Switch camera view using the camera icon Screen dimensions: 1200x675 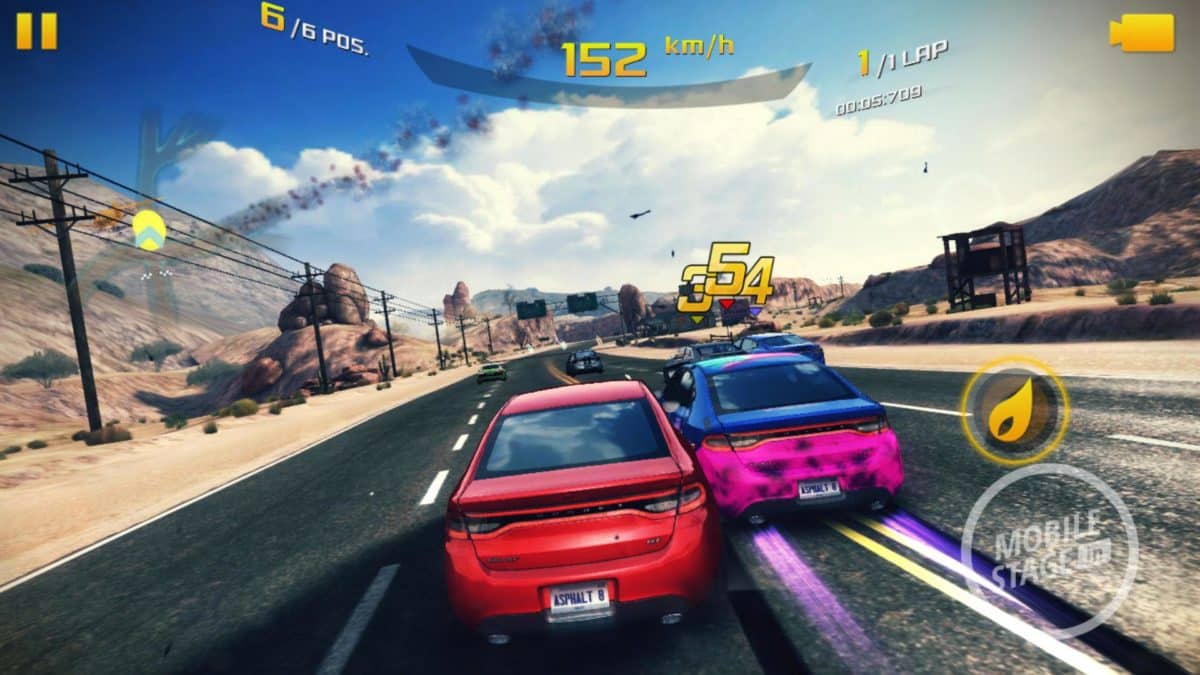1142,33
